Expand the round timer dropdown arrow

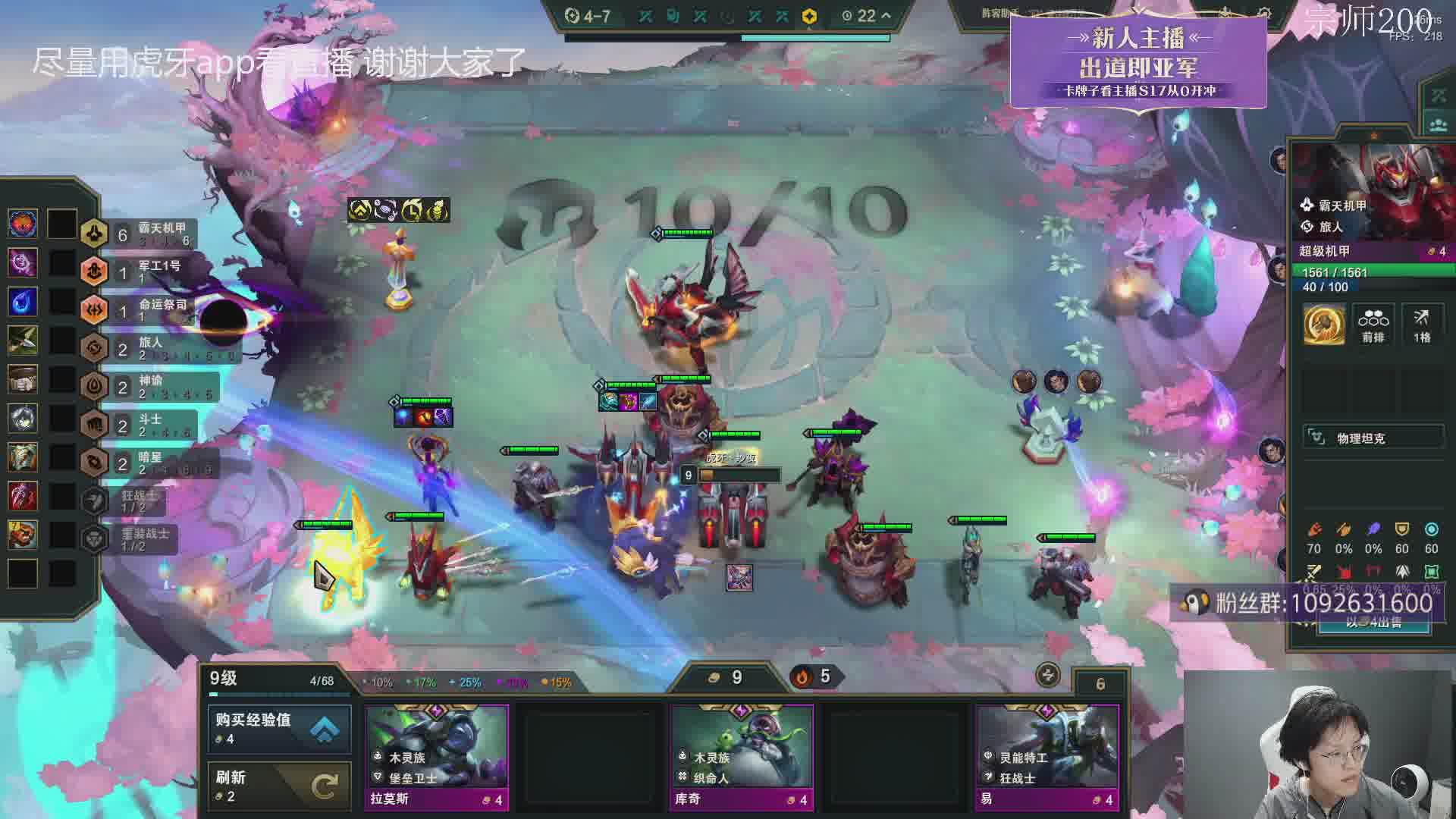point(886,15)
